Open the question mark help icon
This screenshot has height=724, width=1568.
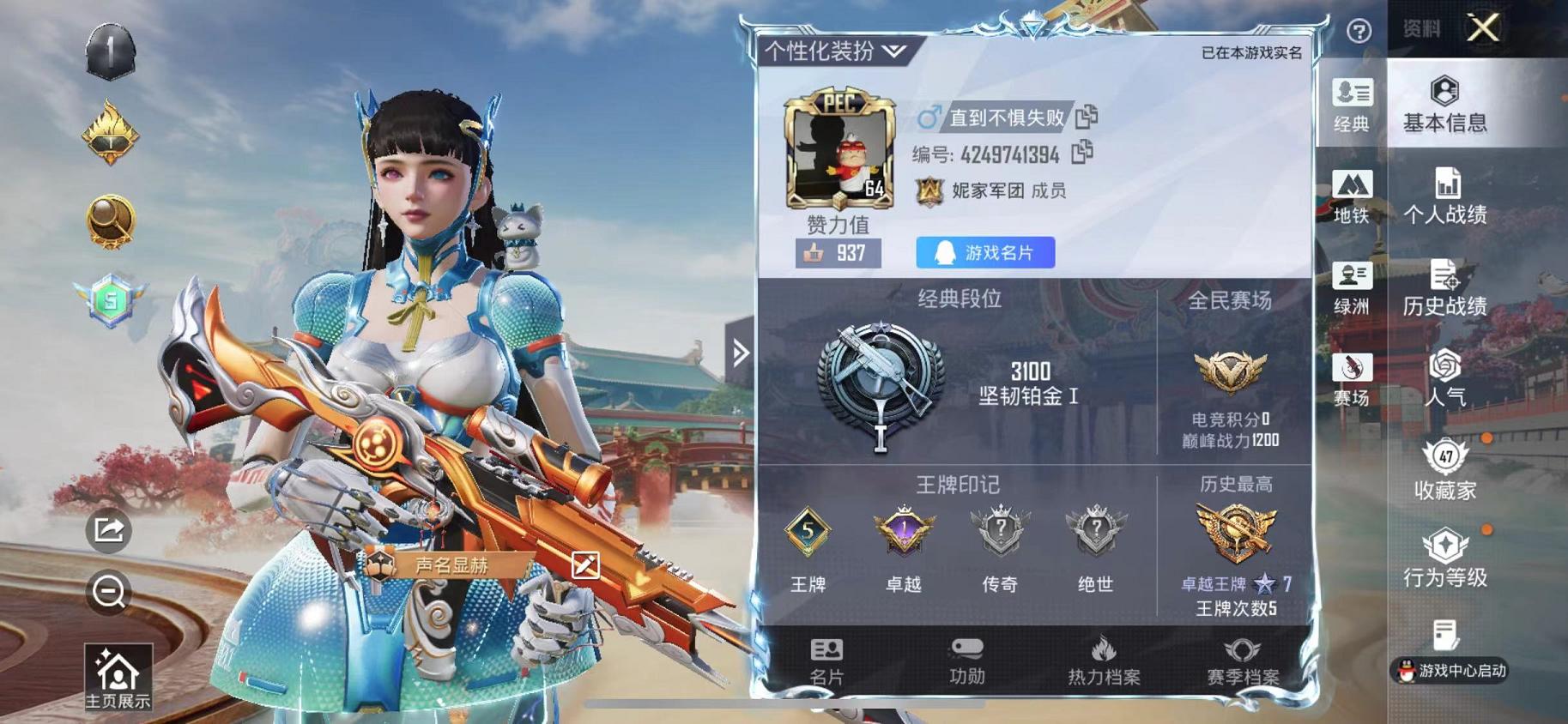pyautogui.click(x=1359, y=32)
